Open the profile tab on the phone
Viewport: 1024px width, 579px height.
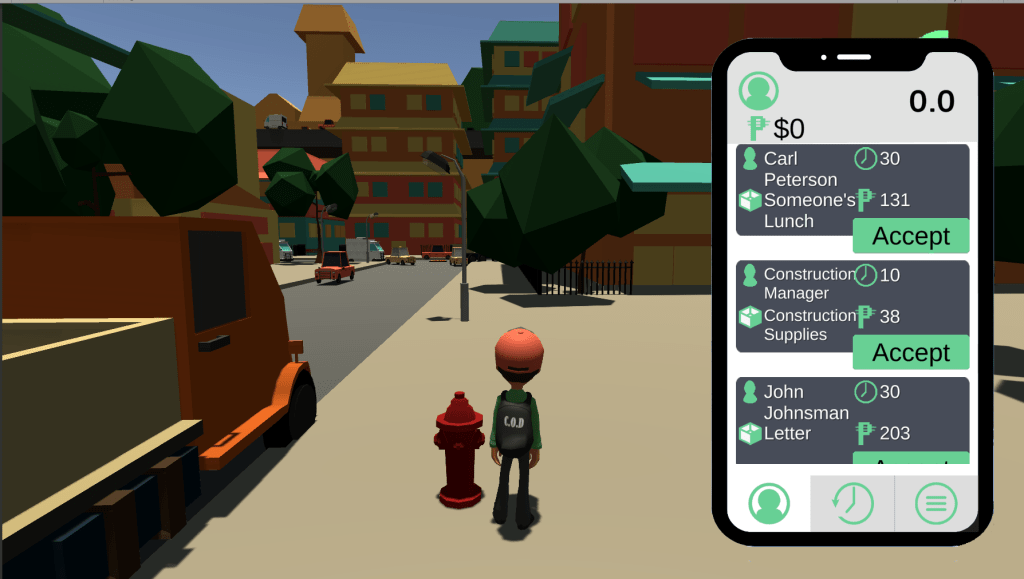(x=768, y=503)
